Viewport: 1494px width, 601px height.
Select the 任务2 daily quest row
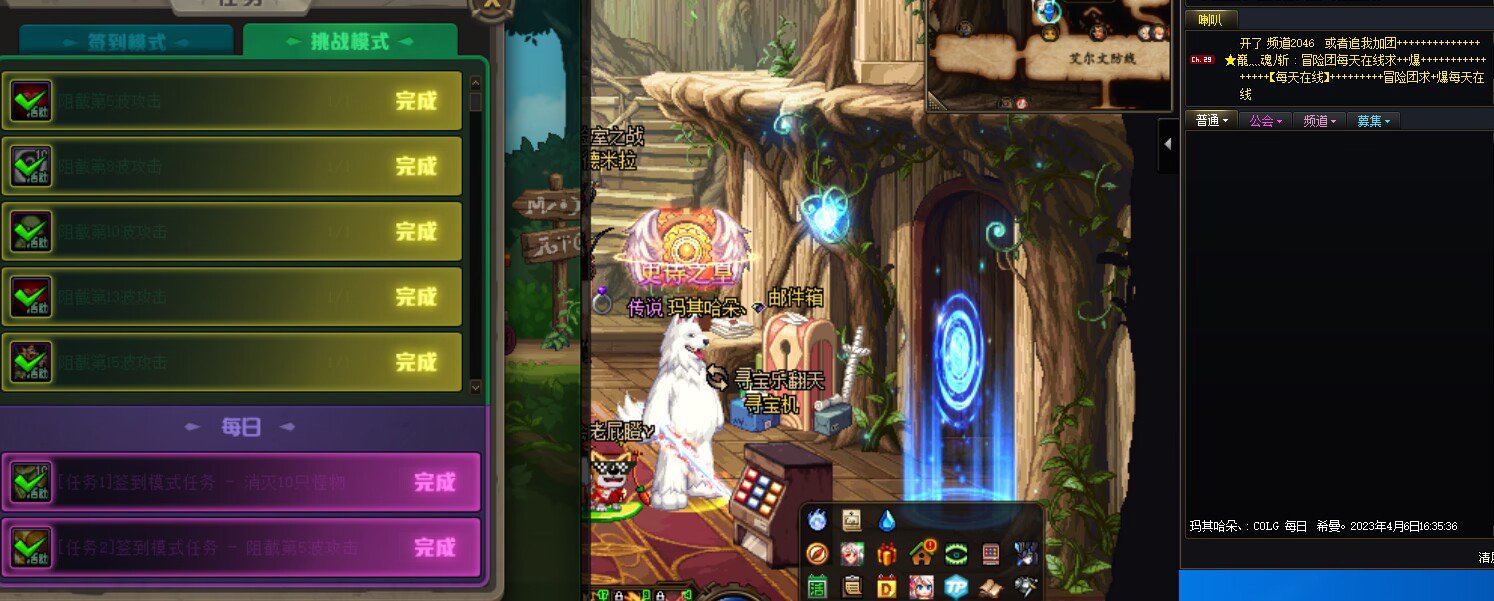point(241,548)
